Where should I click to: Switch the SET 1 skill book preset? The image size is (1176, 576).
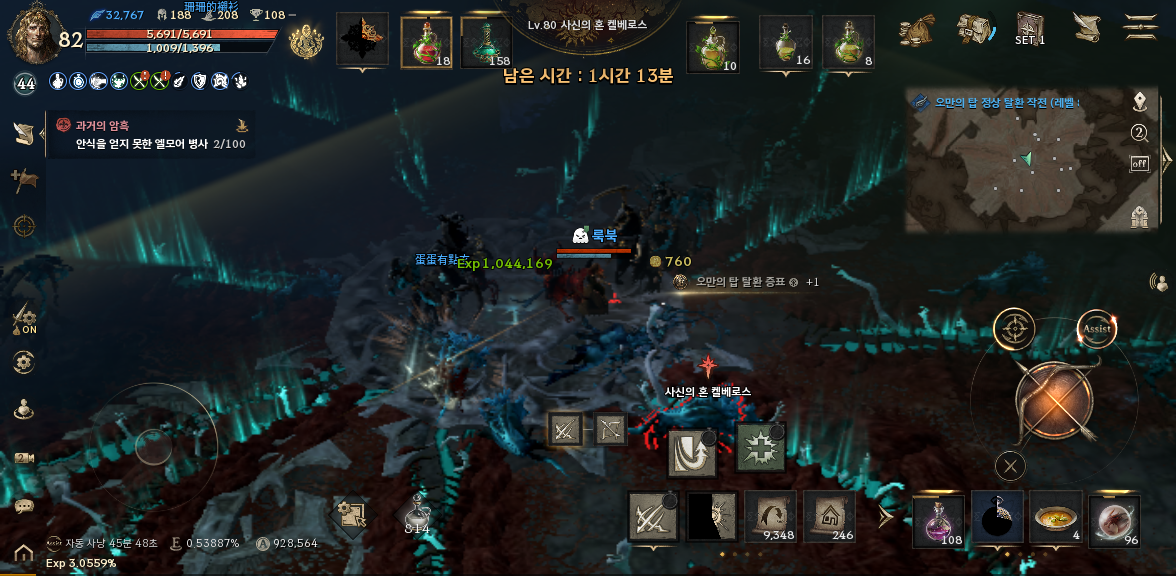pos(1030,27)
